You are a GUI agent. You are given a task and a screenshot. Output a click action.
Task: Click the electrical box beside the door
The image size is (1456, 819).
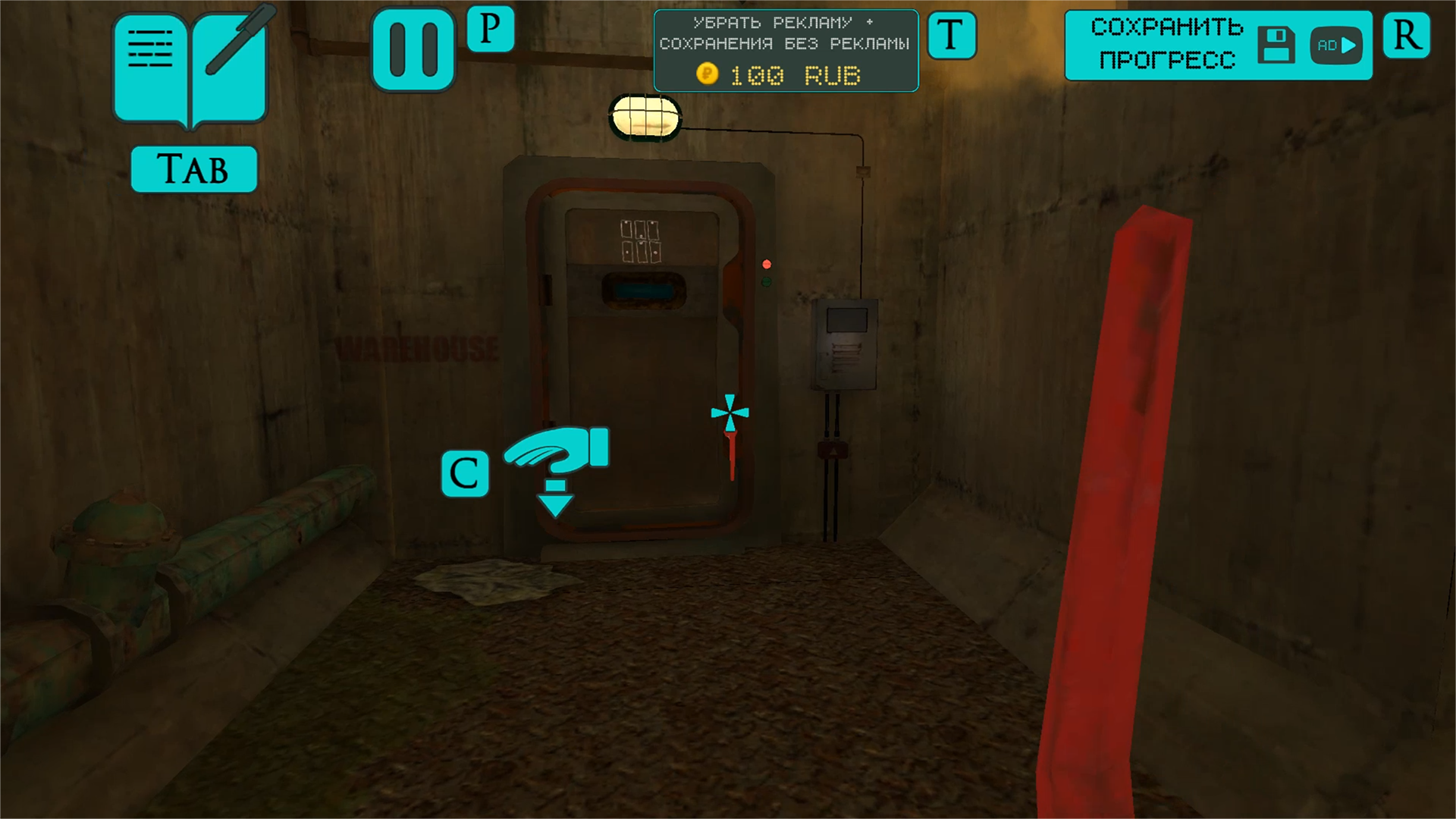point(844,345)
